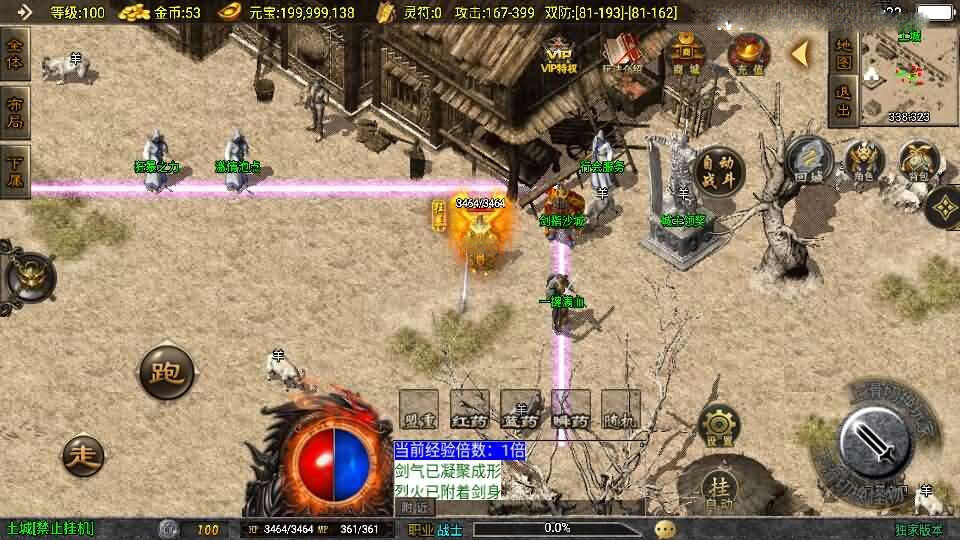Open the 设置 gear settings
960x540 pixels.
tap(719, 426)
